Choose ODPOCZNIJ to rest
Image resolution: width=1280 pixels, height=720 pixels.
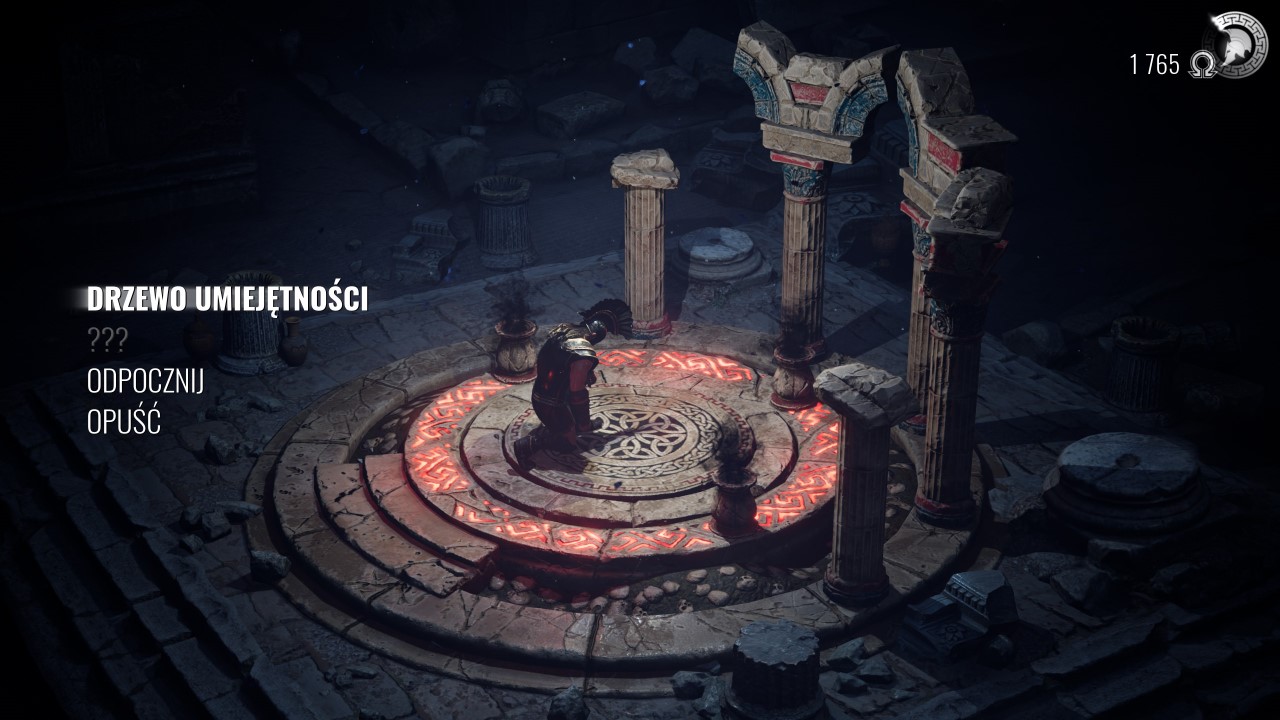pyautogui.click(x=146, y=383)
